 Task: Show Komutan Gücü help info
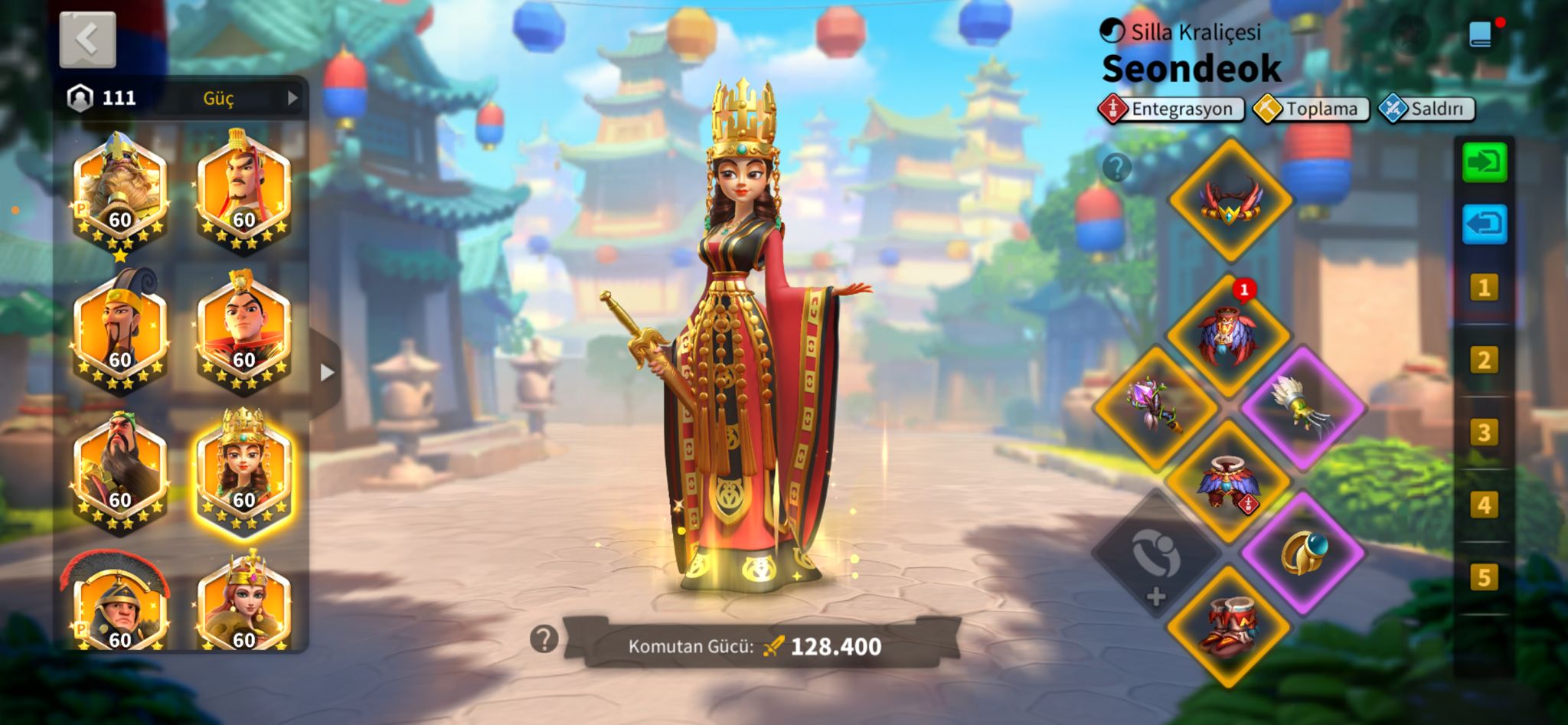tap(544, 638)
